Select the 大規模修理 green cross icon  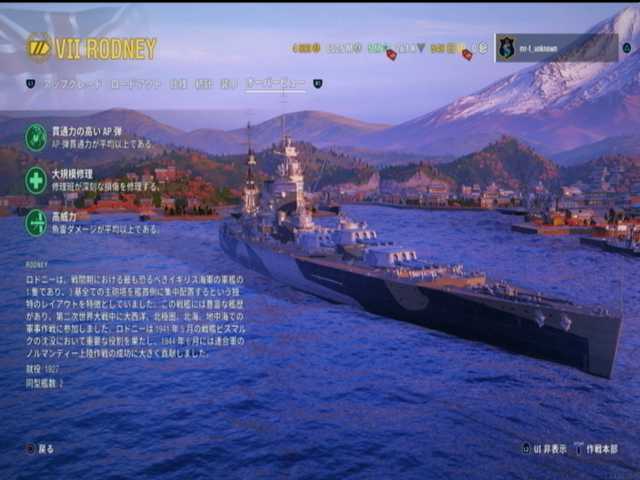(x=36, y=180)
